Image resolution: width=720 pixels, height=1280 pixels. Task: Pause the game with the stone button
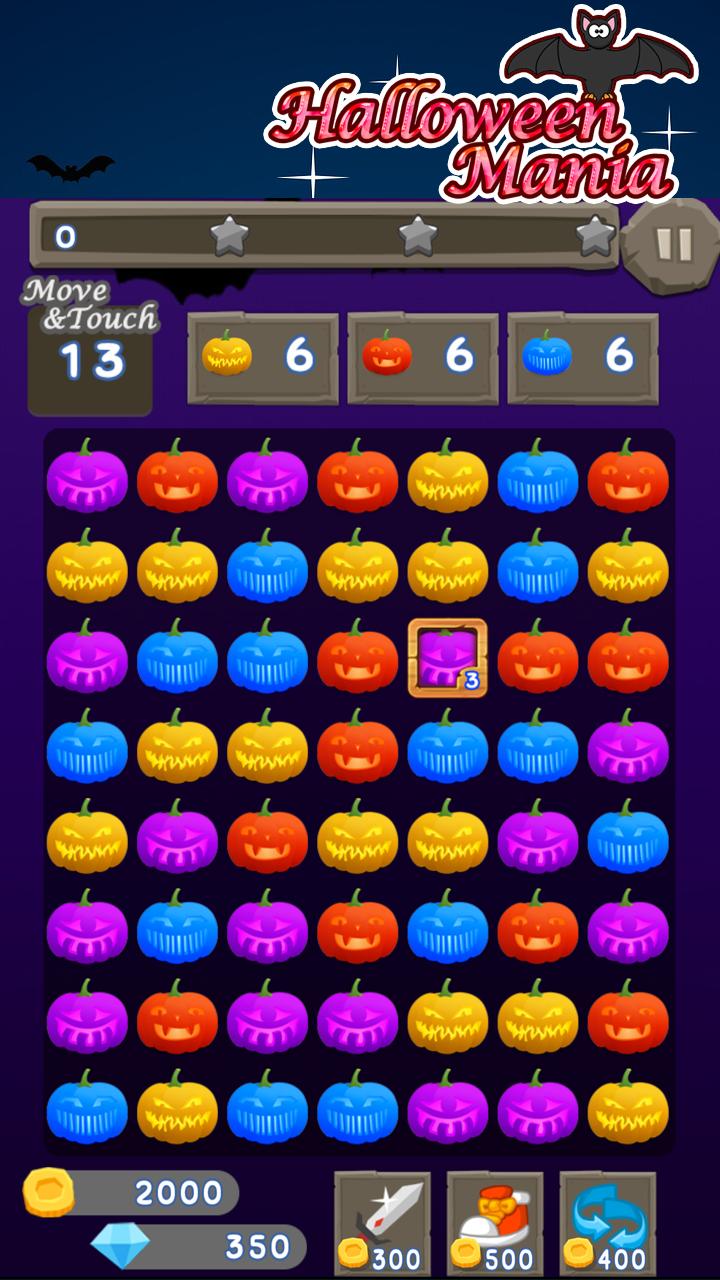pos(671,245)
